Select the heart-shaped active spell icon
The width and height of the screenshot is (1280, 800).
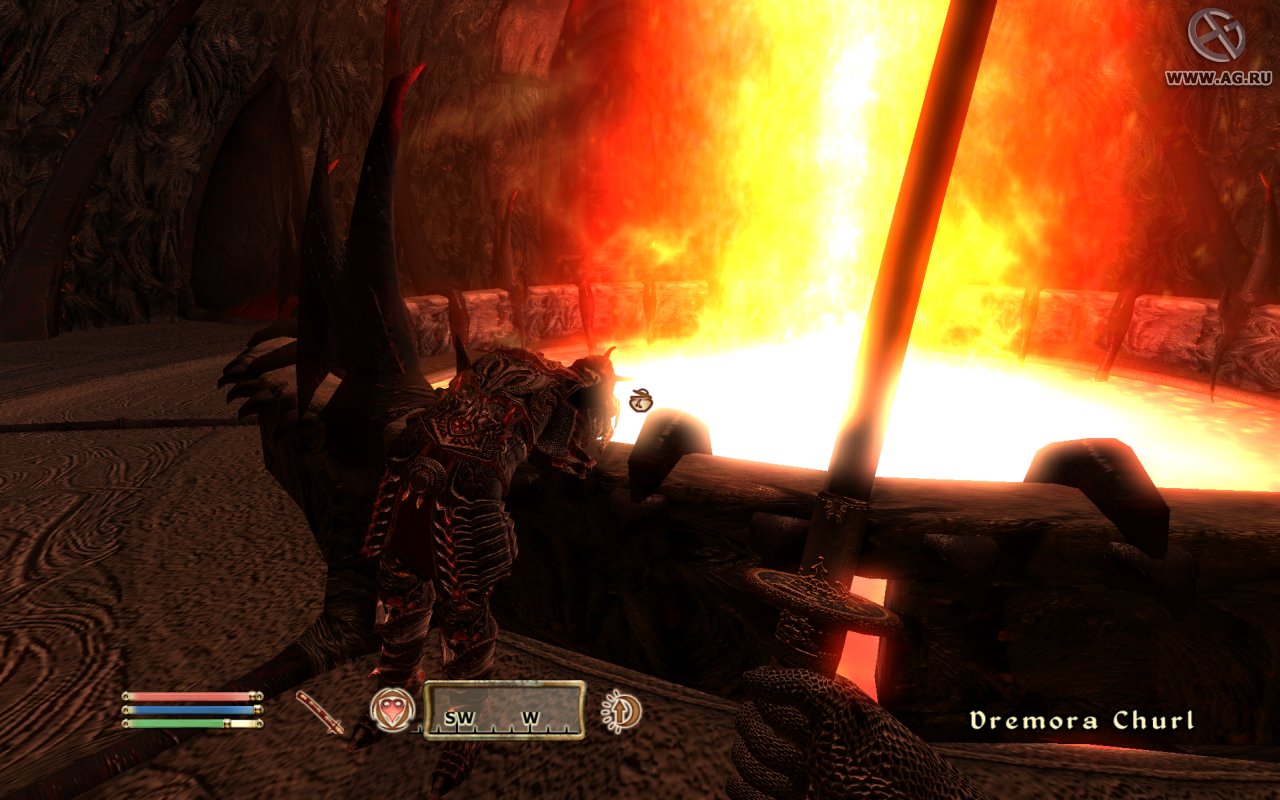tap(390, 711)
